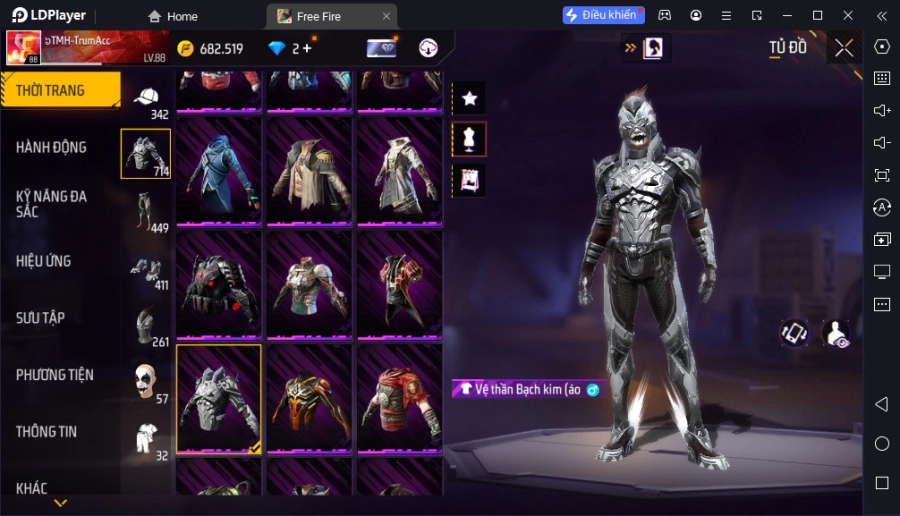Select the equipped silver platinum armor top
The width and height of the screenshot is (900, 516).
point(219,398)
